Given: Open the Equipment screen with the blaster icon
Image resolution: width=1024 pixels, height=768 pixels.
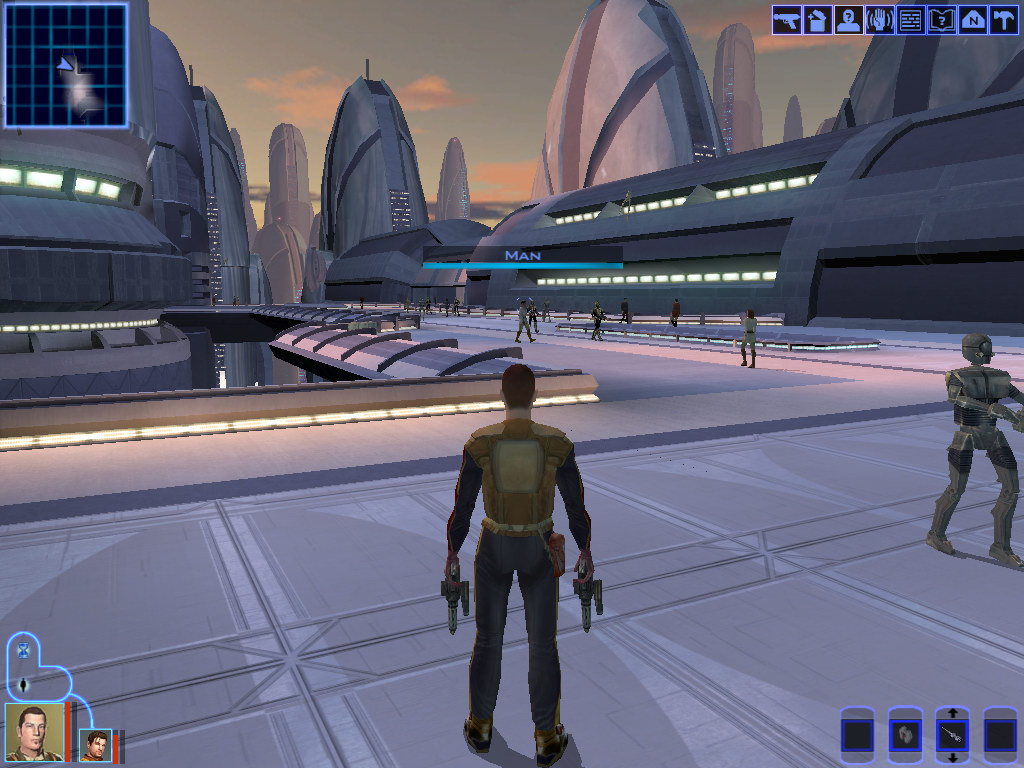Looking at the screenshot, I should (786, 20).
